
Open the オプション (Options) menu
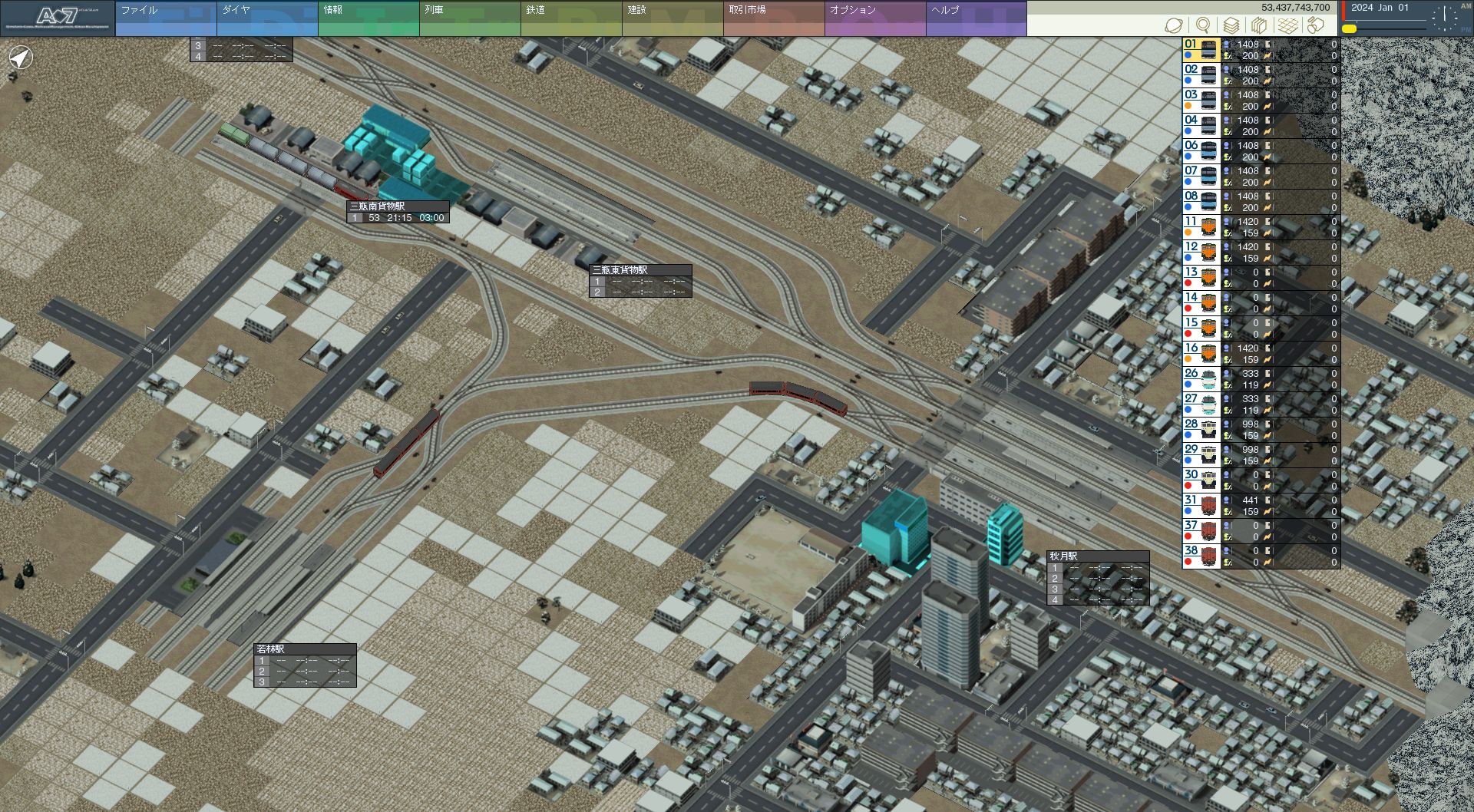pyautogui.click(x=874, y=18)
